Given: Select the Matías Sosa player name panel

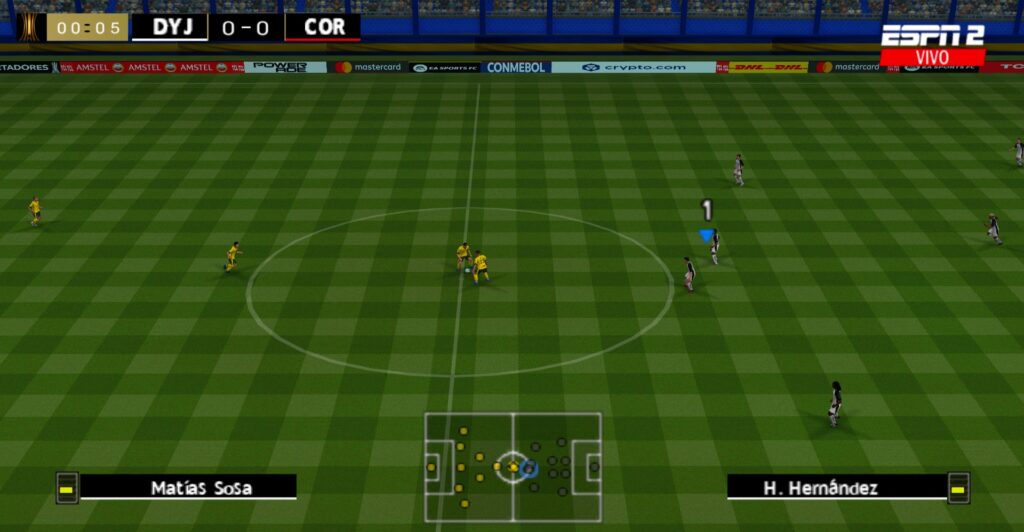Looking at the screenshot, I should click(x=188, y=487).
